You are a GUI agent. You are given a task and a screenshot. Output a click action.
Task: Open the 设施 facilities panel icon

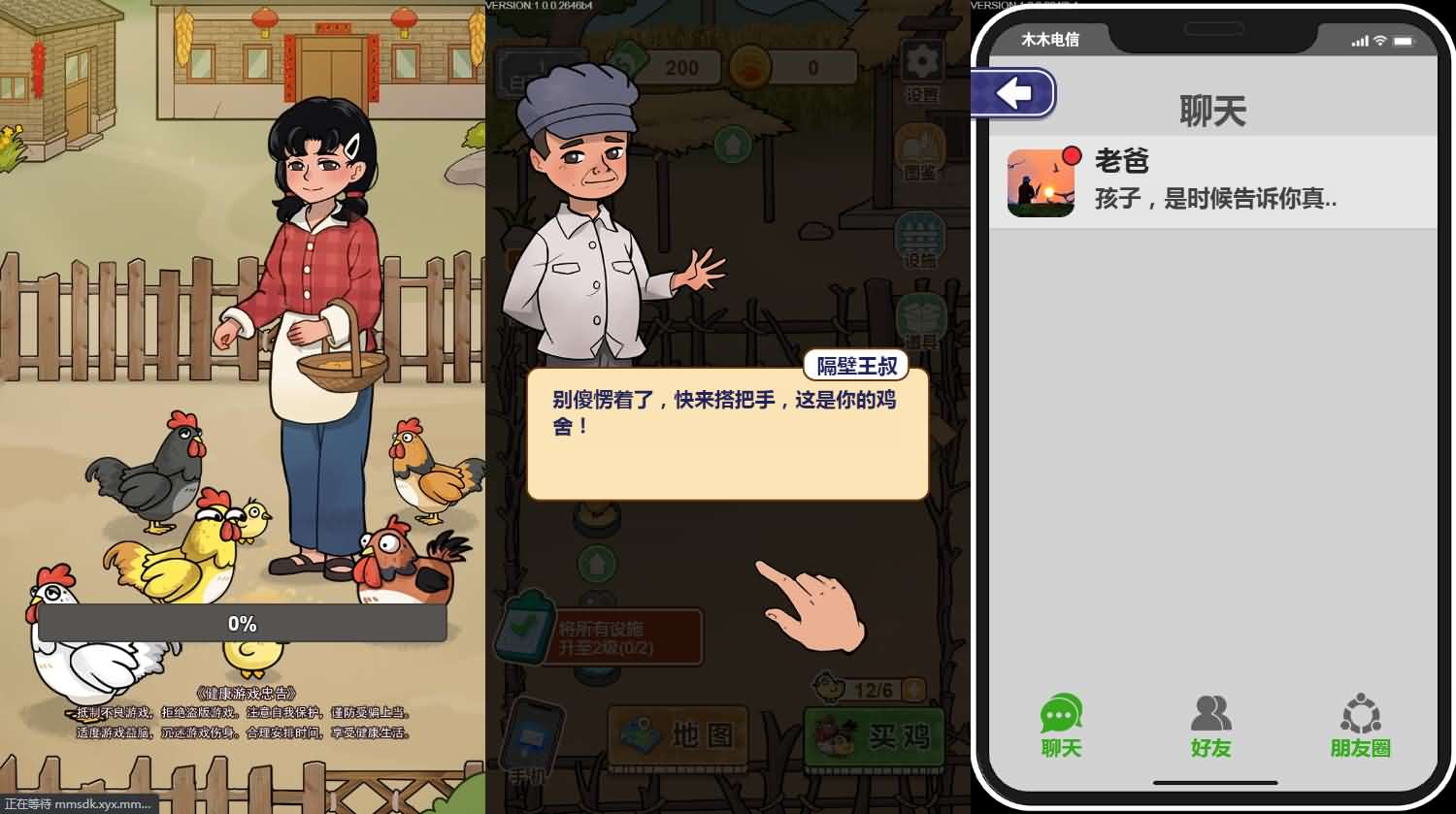(918, 236)
